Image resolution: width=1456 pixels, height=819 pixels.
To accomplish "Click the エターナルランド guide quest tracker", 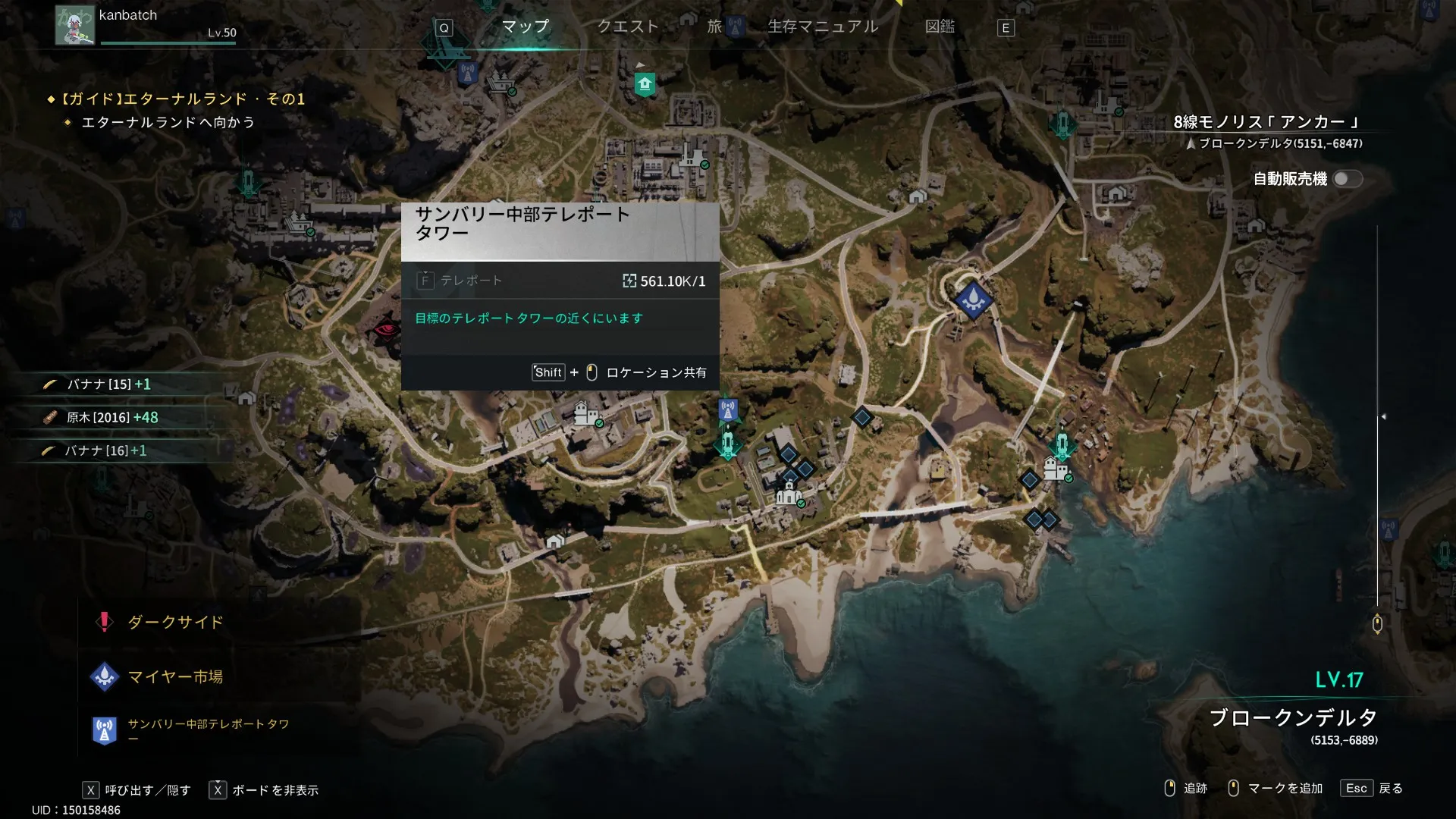I will coord(182,99).
